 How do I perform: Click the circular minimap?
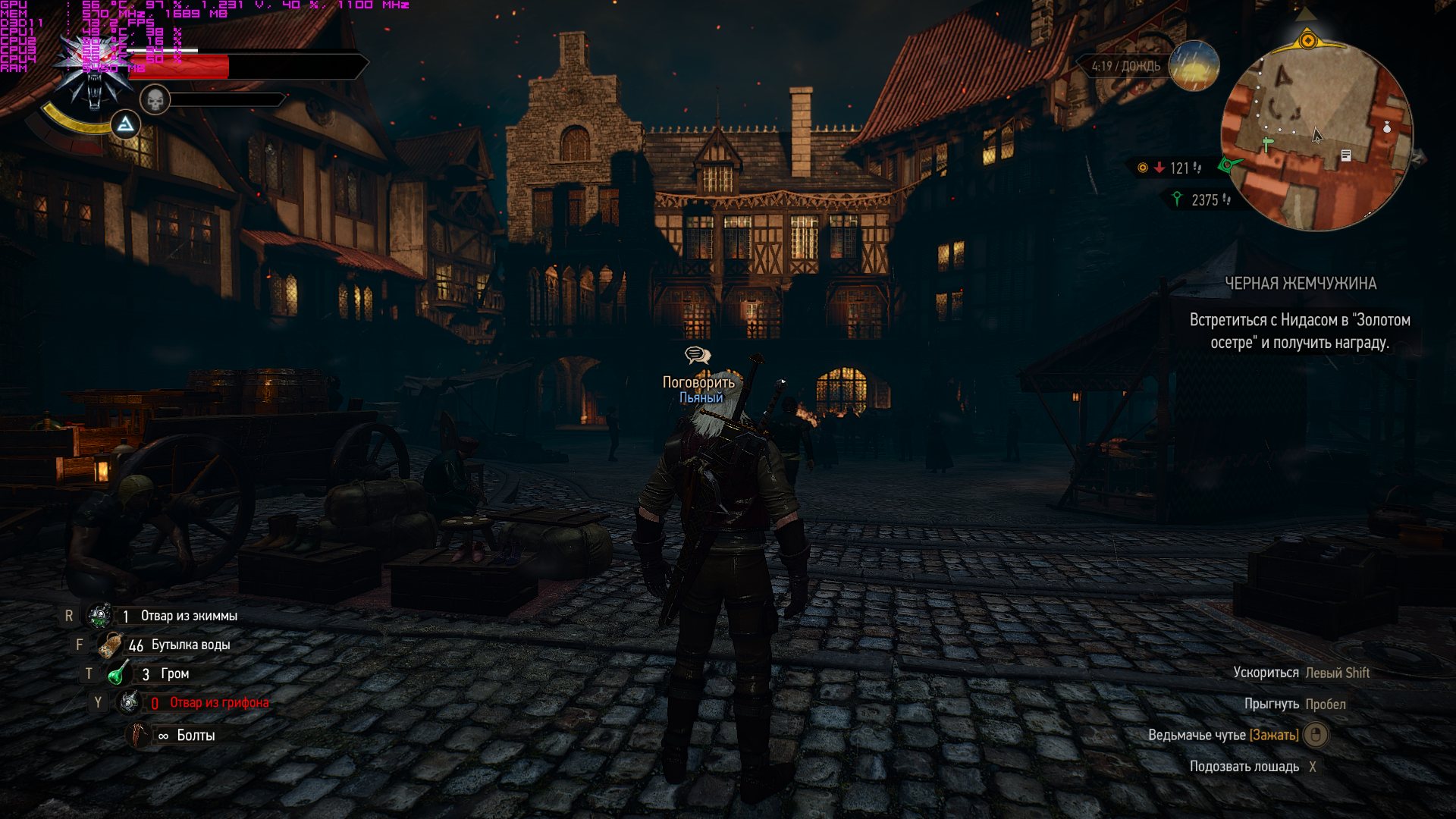[x=1316, y=136]
